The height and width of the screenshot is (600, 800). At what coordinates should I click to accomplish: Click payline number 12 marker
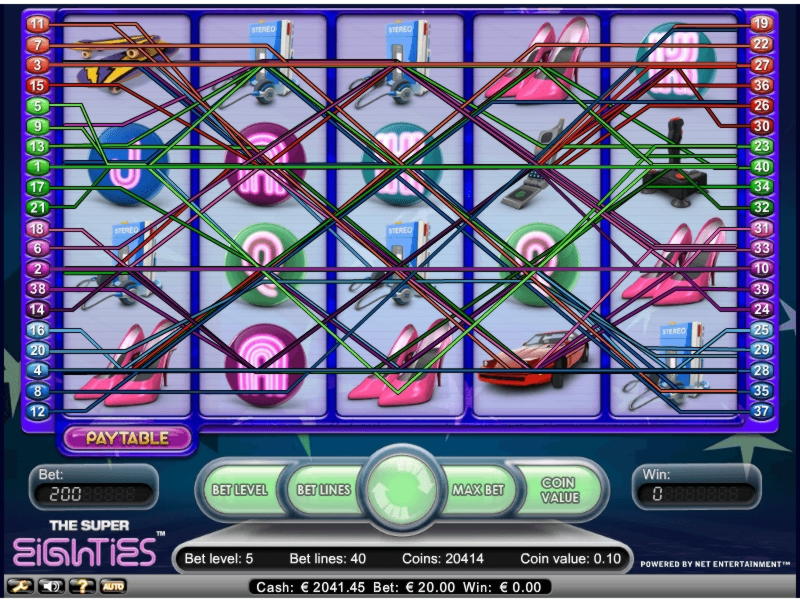(38, 411)
